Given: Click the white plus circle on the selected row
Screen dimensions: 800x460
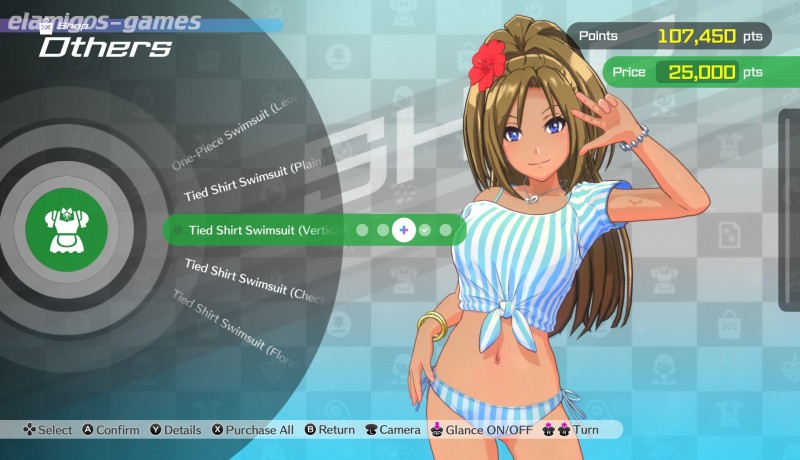Looking at the screenshot, I should (403, 230).
